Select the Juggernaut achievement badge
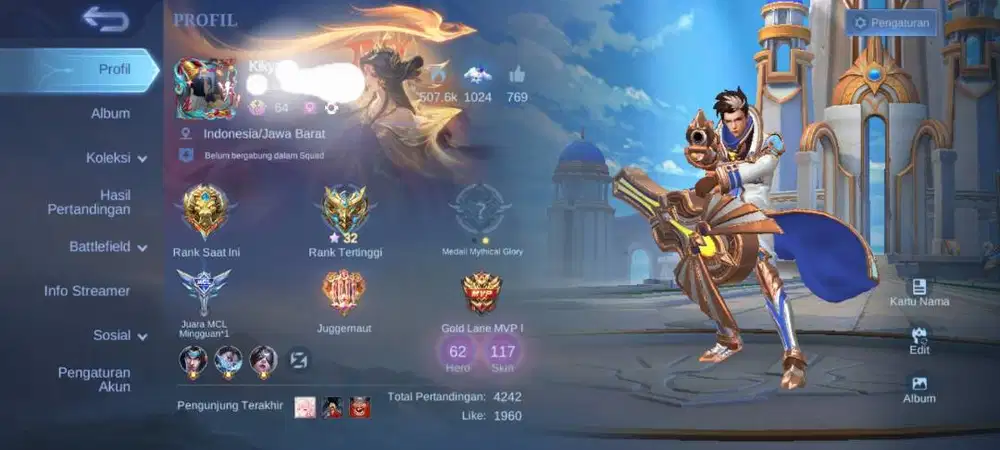The image size is (1000, 450). click(x=344, y=292)
